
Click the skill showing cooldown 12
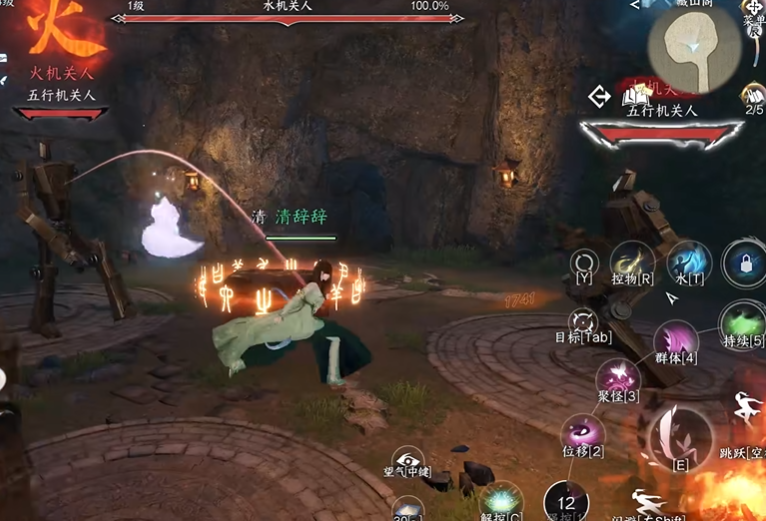pos(566,502)
